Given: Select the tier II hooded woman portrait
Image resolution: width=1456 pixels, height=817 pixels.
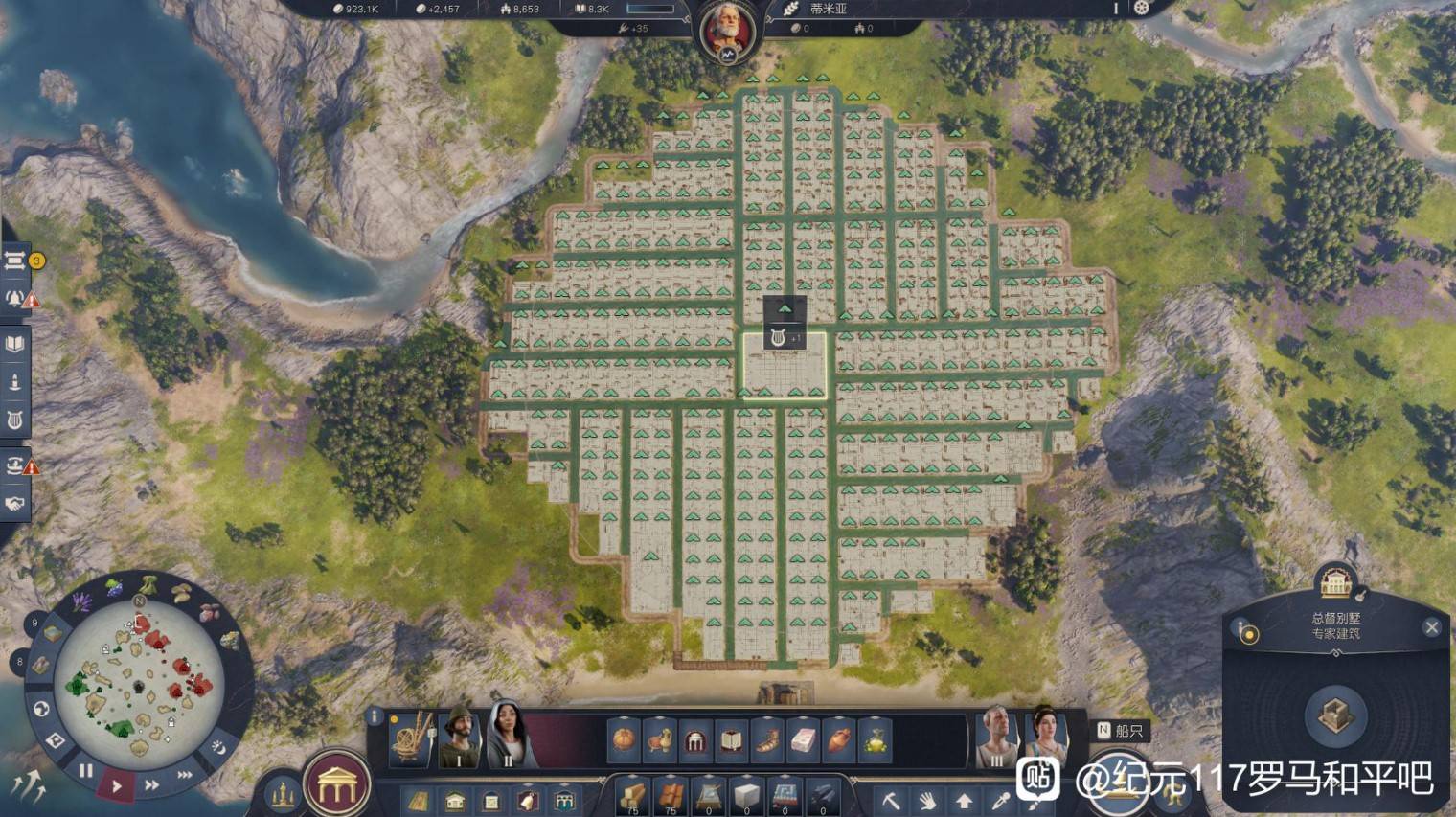Looking at the screenshot, I should point(508,736).
